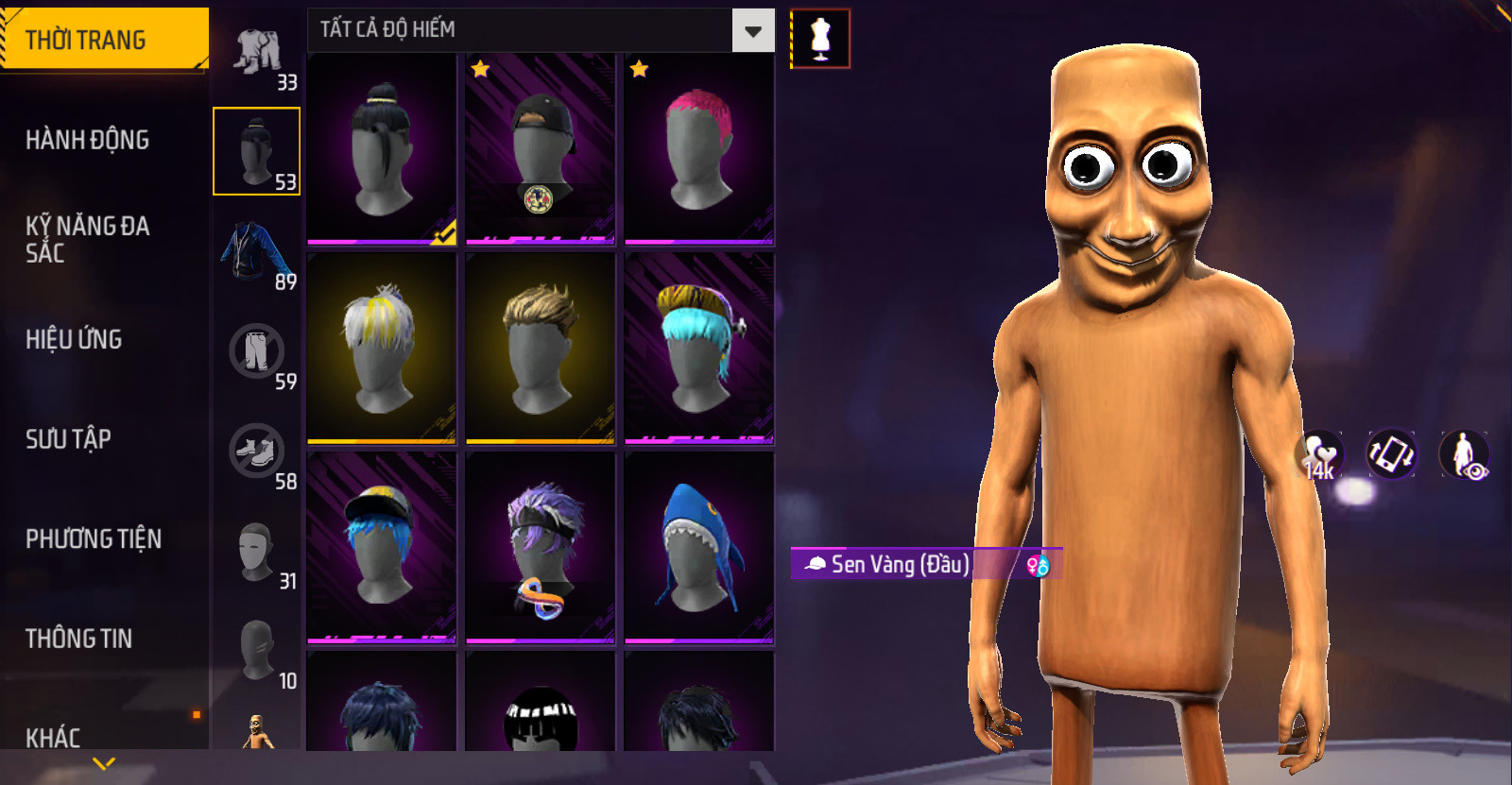Switch to Hành Động category
The image size is (1512, 785).
pyautogui.click(x=87, y=140)
